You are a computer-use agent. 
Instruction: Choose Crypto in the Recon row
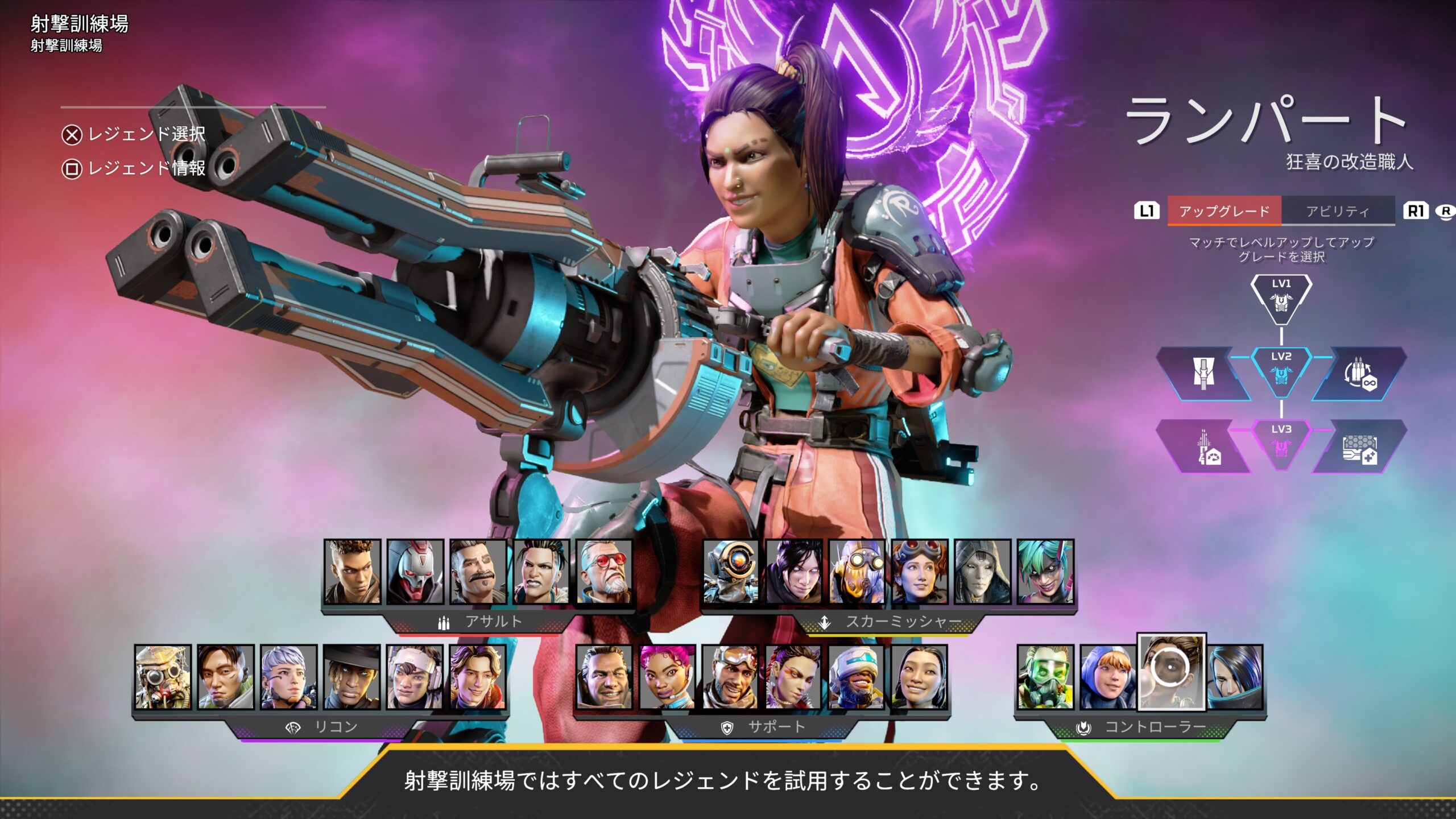(x=226, y=677)
